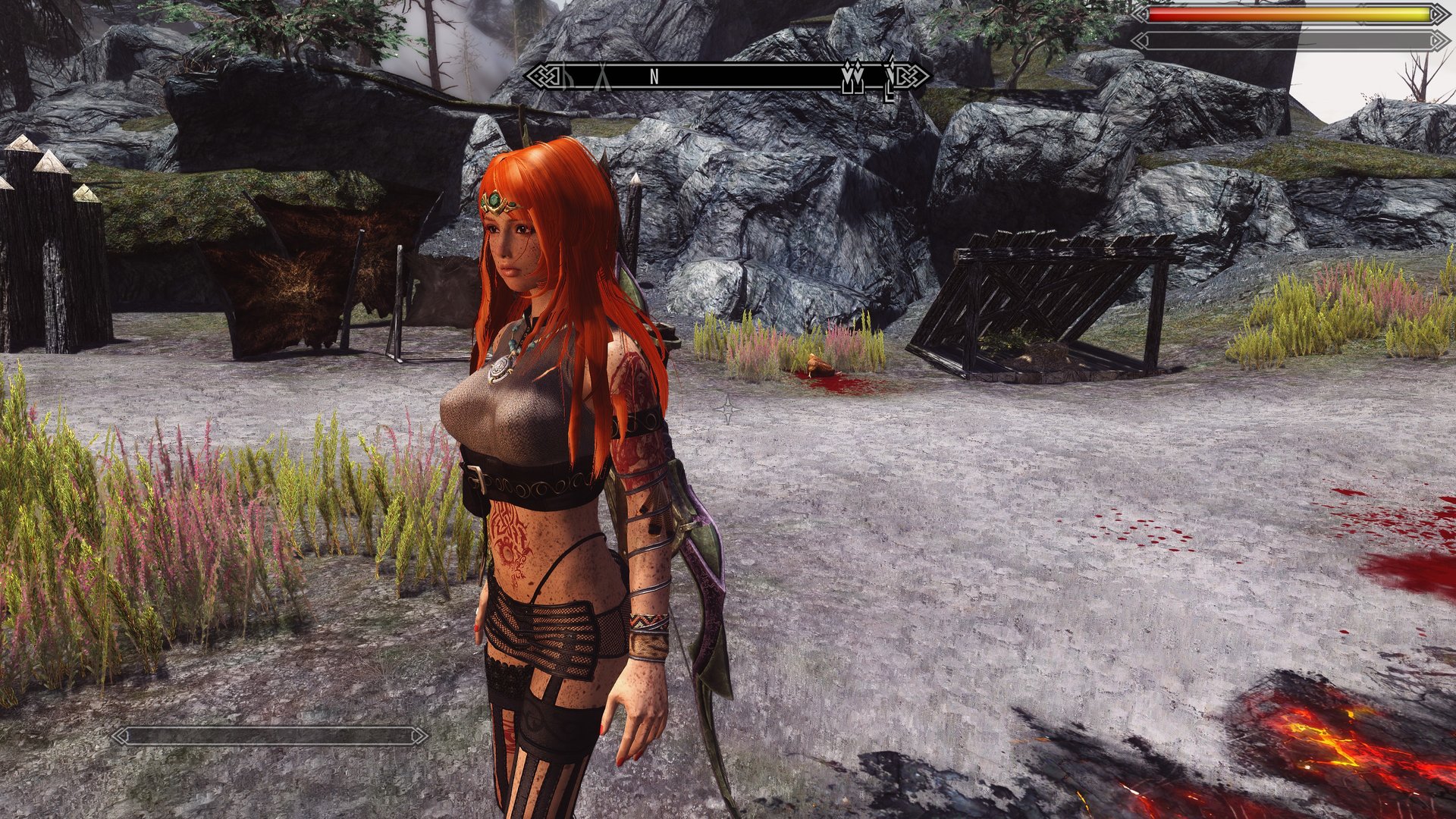This screenshot has width=1456, height=819.
Task: Select the double quest marker on the compass
Action: coord(851,77)
